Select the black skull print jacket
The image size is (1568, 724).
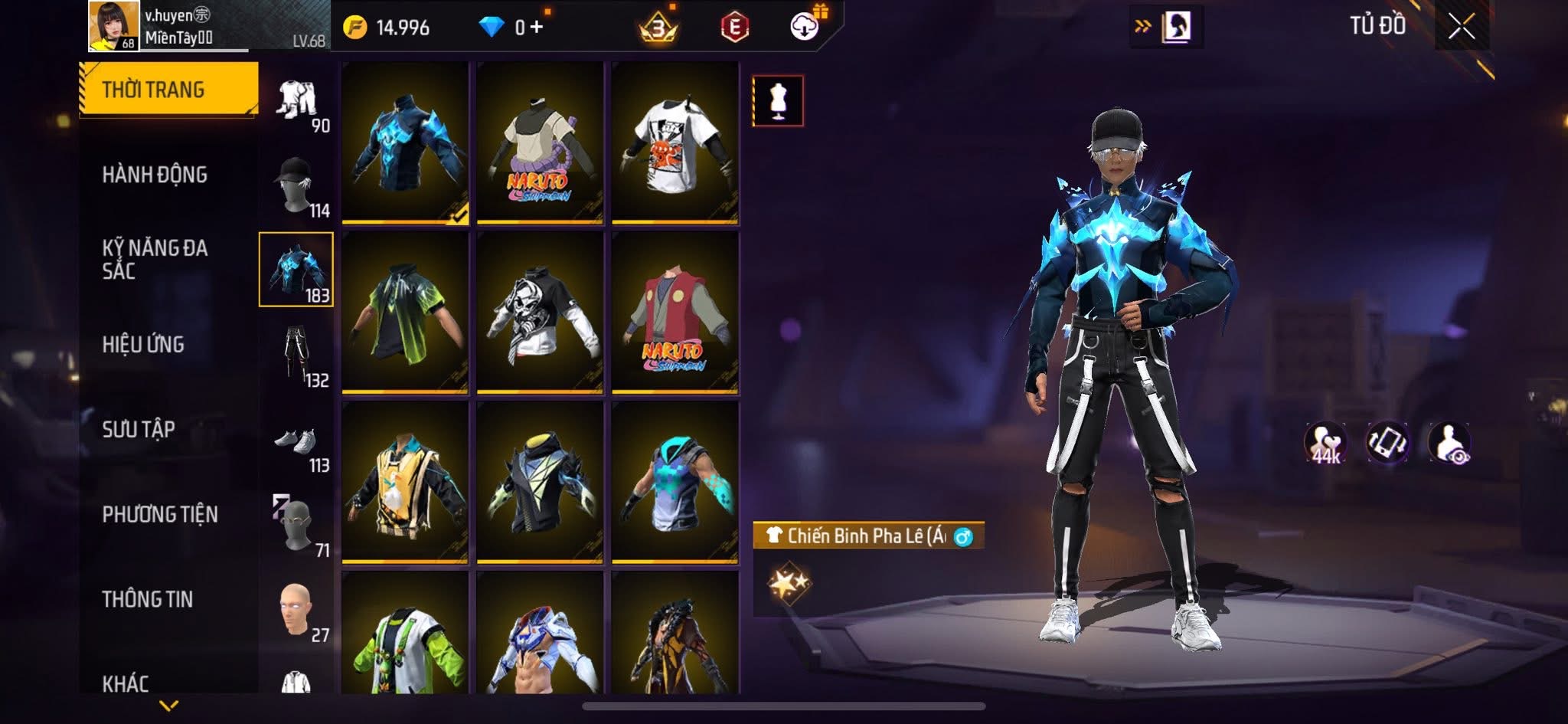coord(540,313)
